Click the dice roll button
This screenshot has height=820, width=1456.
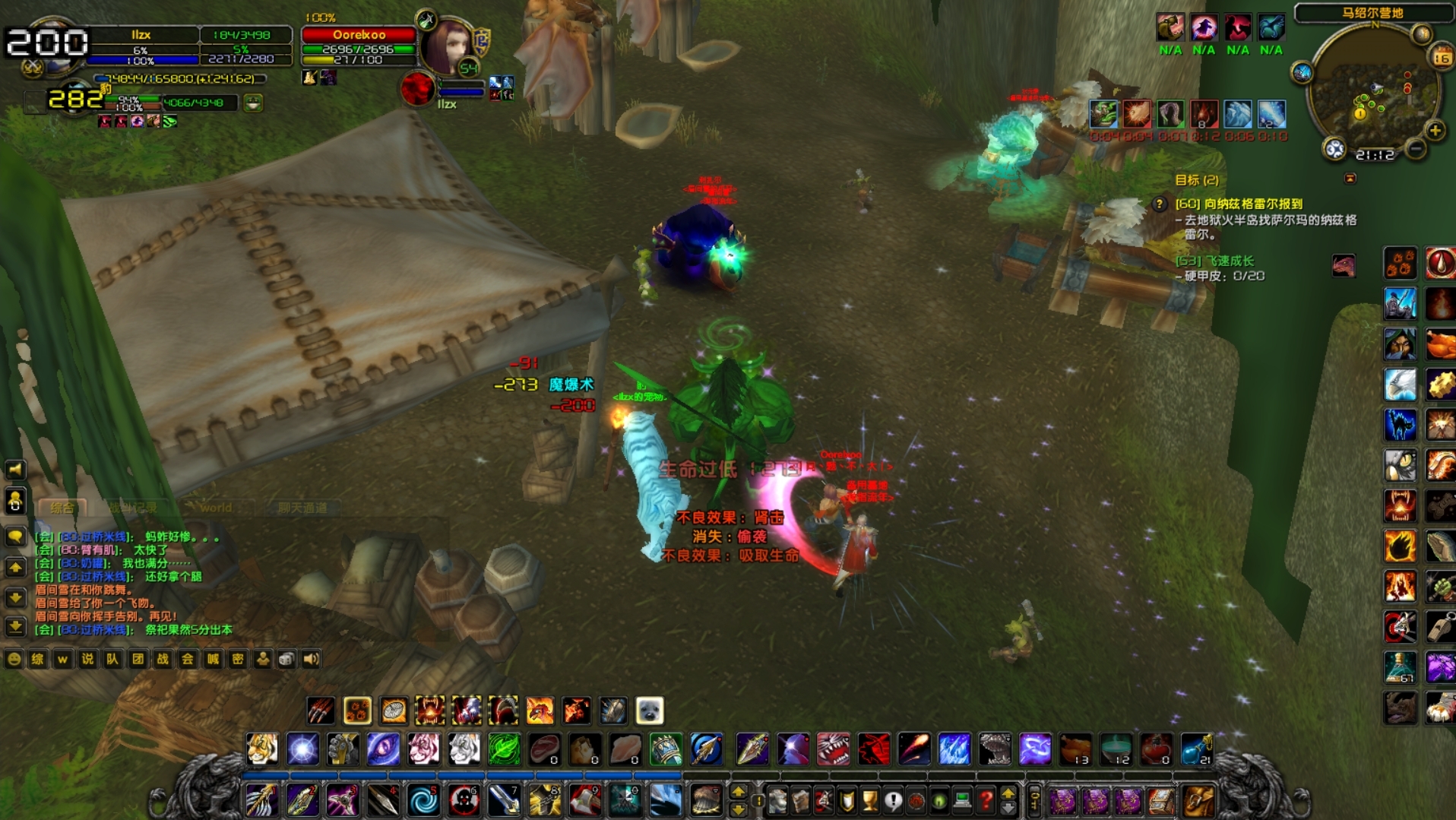coord(286,659)
